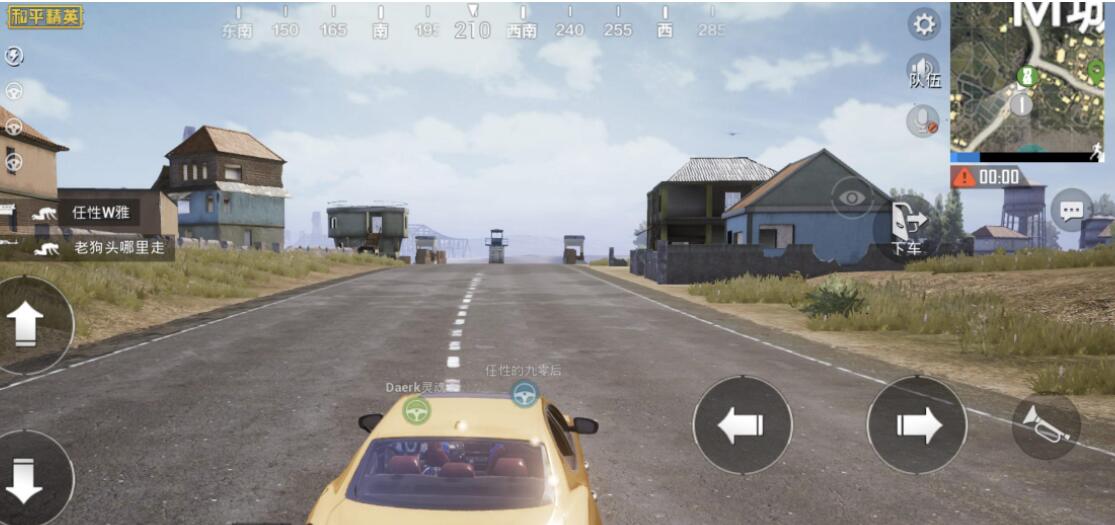
Task: Tap the lightning bolt icon
Action: (14, 56)
